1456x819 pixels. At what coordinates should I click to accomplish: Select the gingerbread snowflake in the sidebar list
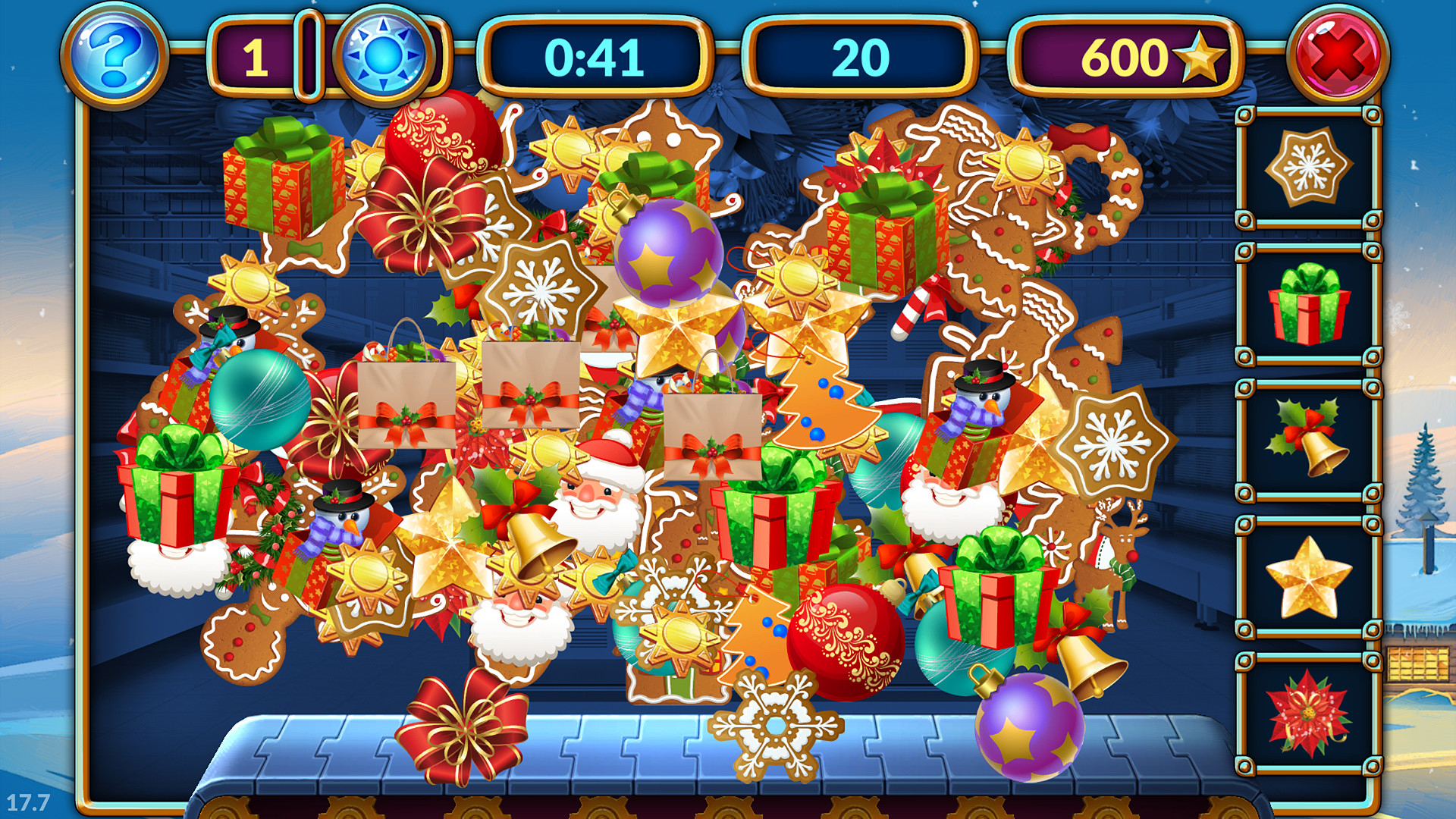pos(1310,166)
